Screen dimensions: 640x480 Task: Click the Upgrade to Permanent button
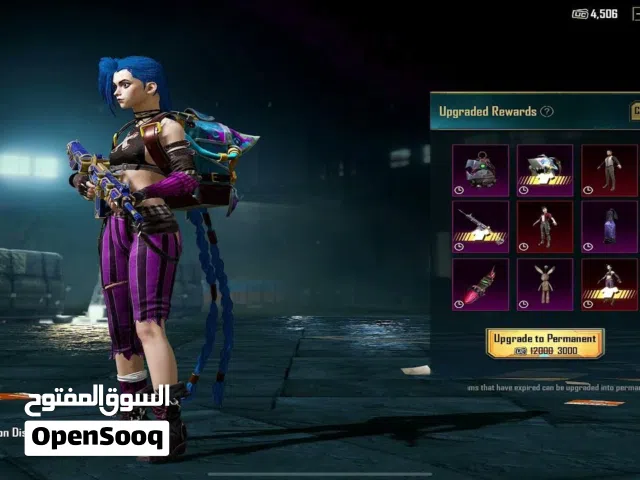tap(545, 343)
